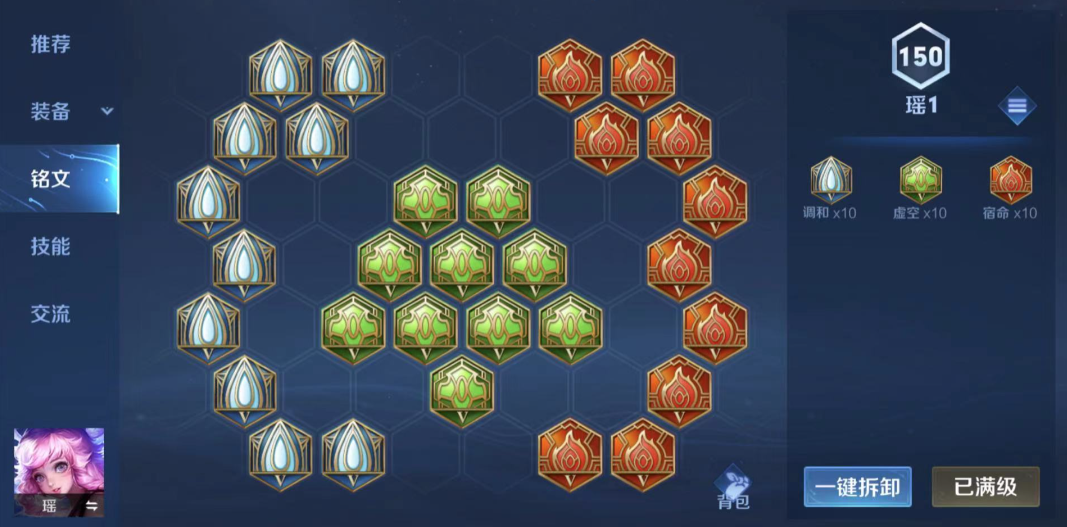Select the 宿命 x10 rune summary icon
The width and height of the screenshot is (1067, 527).
[1010, 180]
